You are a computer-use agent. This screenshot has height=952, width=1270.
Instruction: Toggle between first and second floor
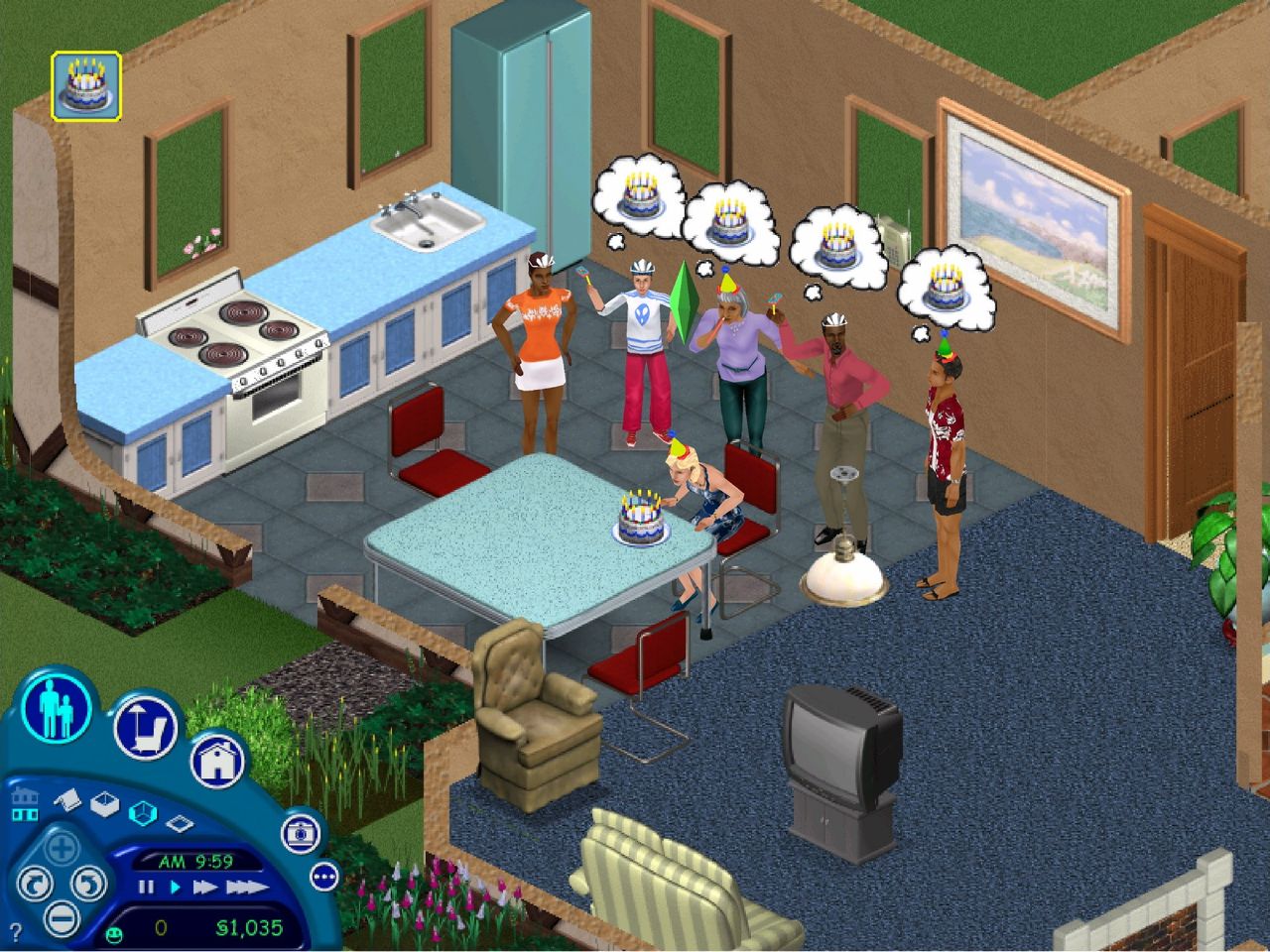(x=25, y=803)
